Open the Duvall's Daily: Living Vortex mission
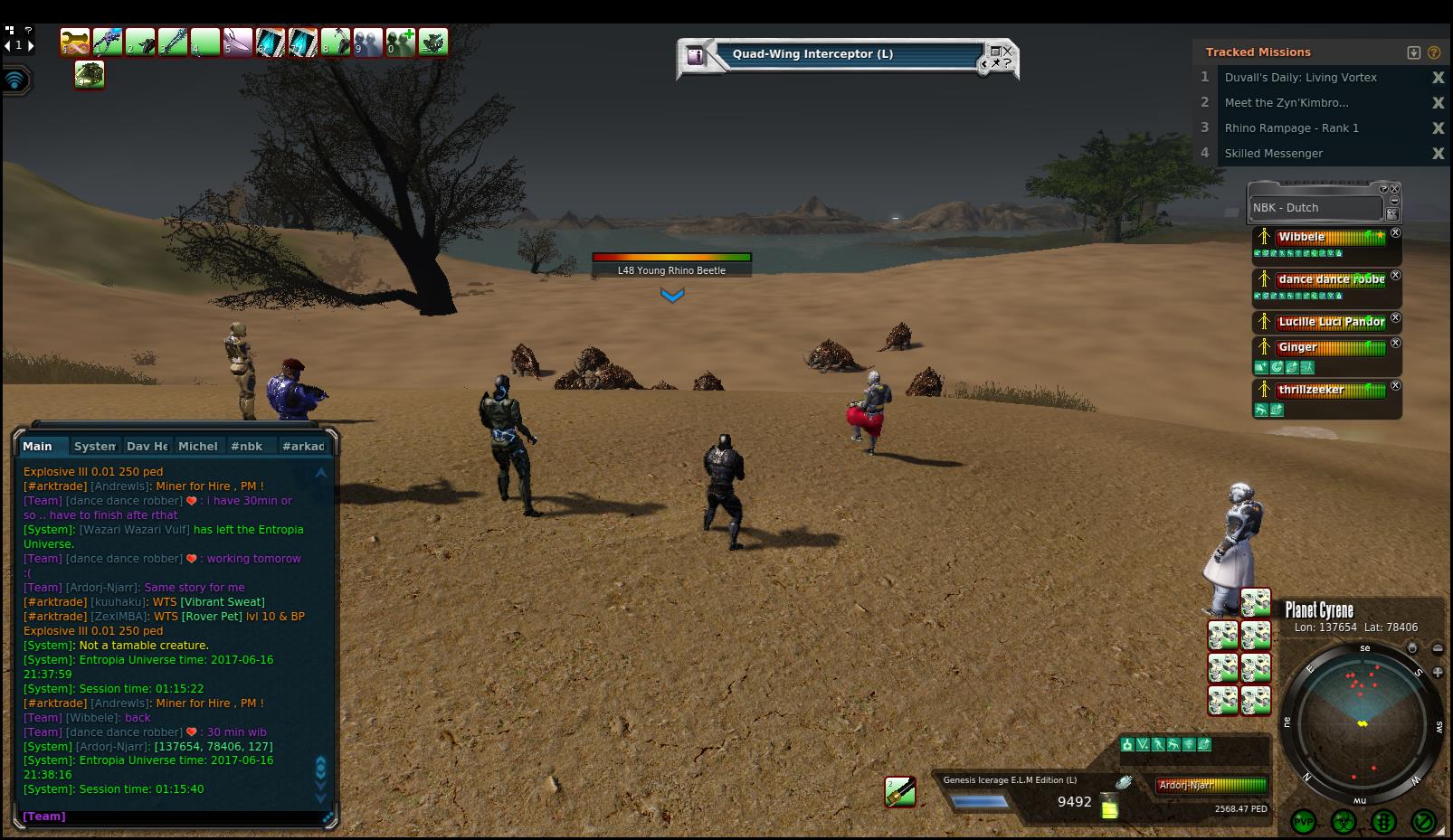This screenshot has width=1453, height=840. 1300,78
